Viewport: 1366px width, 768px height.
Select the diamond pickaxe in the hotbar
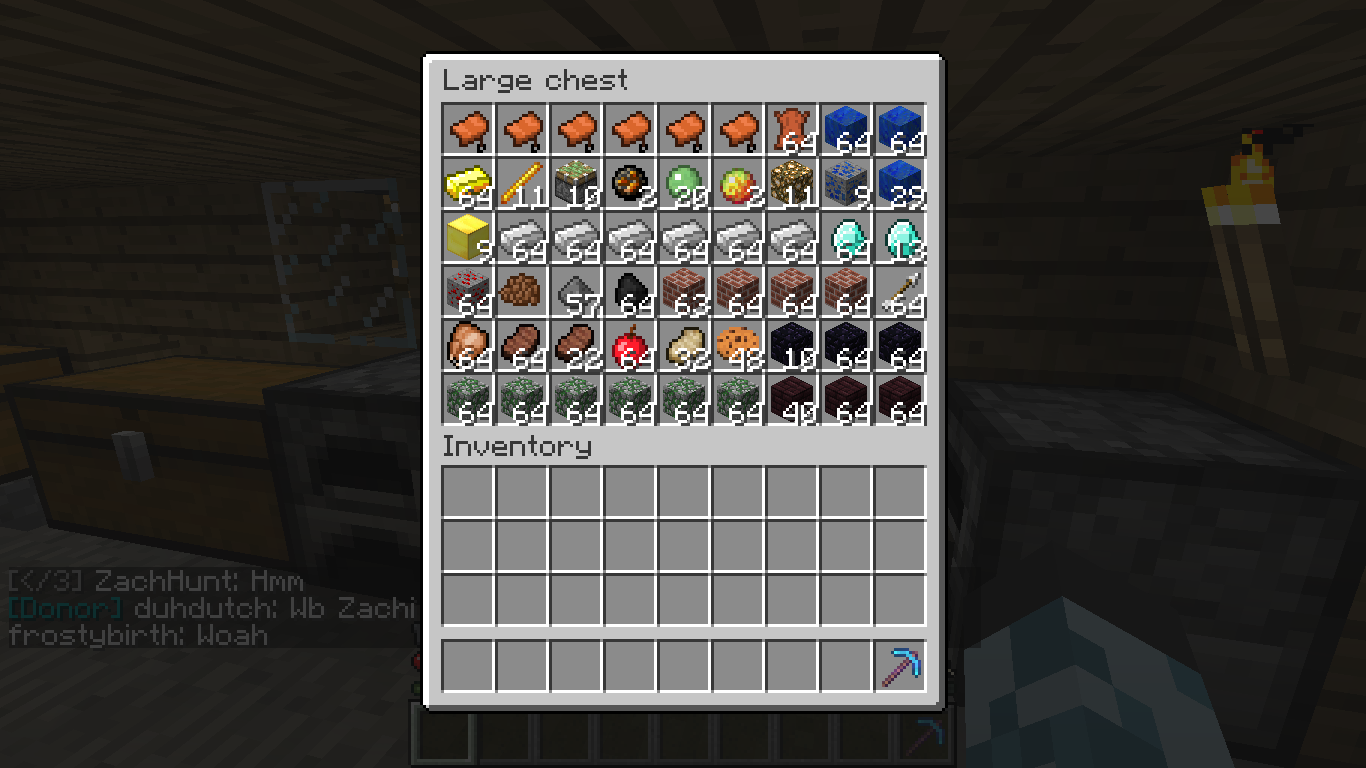[x=899, y=664]
